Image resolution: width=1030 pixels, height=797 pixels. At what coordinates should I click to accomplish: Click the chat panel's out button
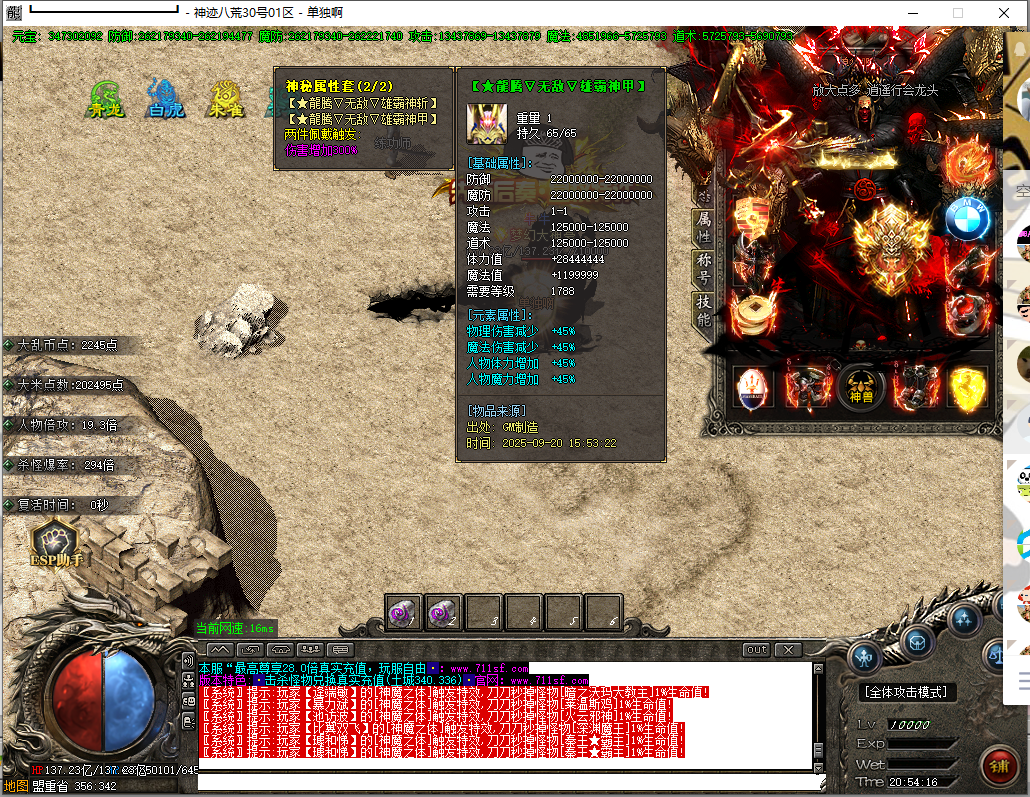(x=757, y=650)
